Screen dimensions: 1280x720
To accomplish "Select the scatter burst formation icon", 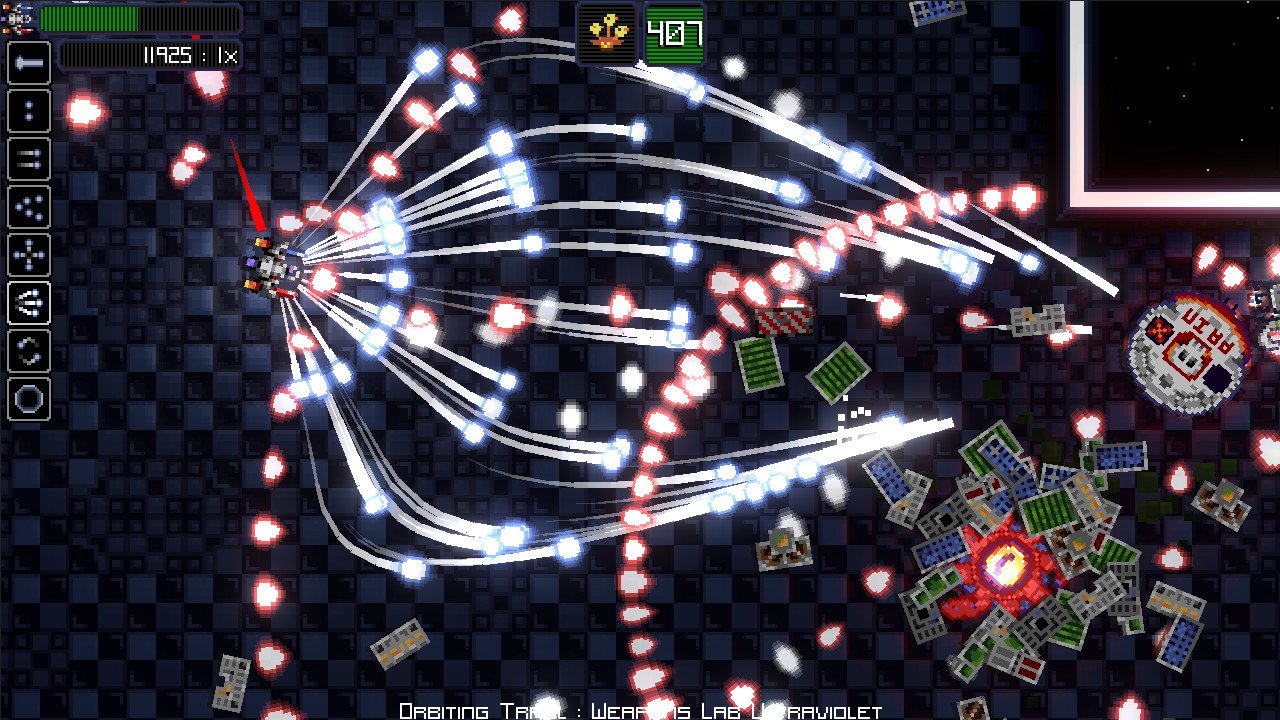I will pyautogui.click(x=28, y=207).
